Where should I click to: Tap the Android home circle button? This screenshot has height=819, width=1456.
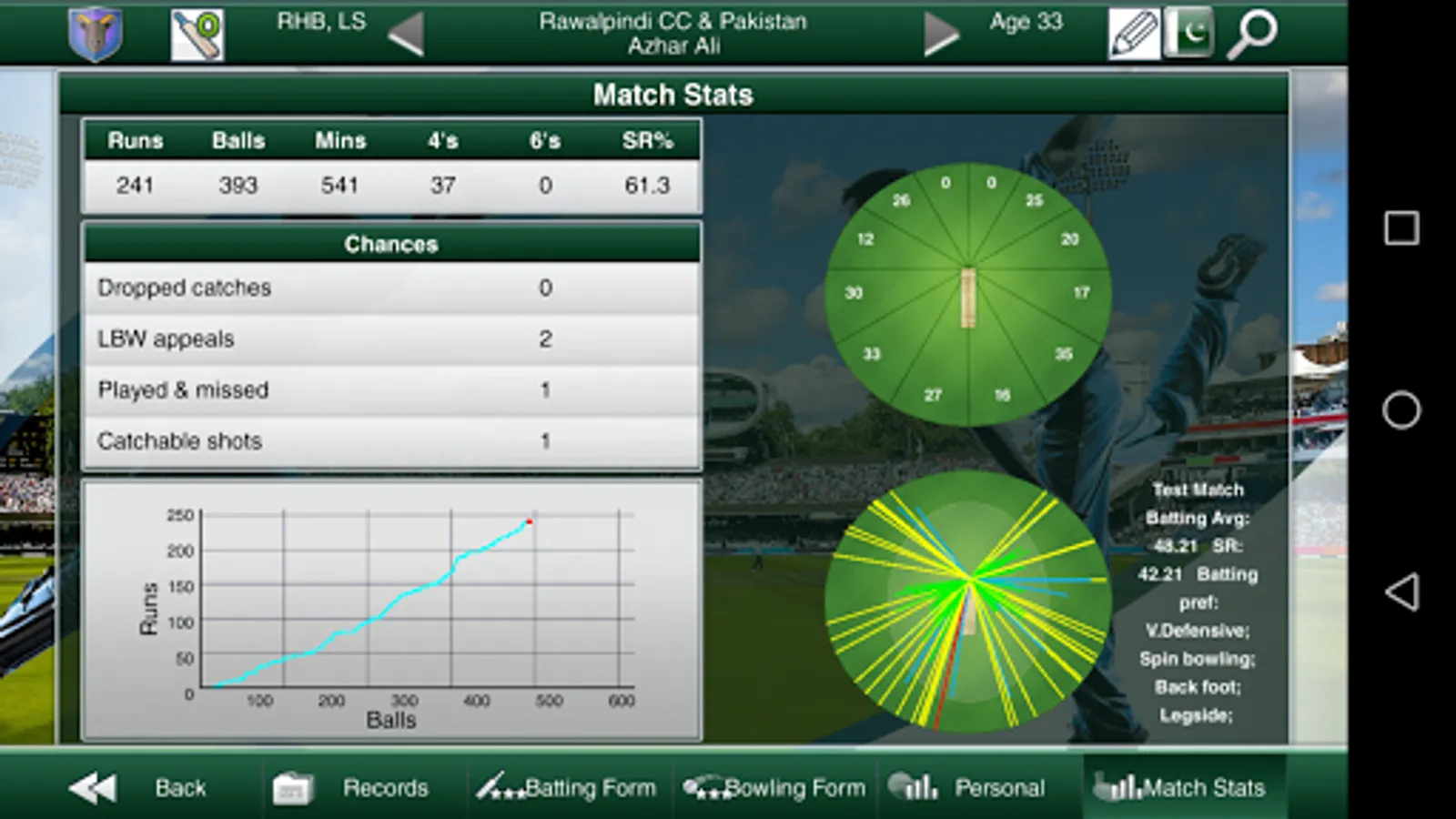[x=1401, y=410]
